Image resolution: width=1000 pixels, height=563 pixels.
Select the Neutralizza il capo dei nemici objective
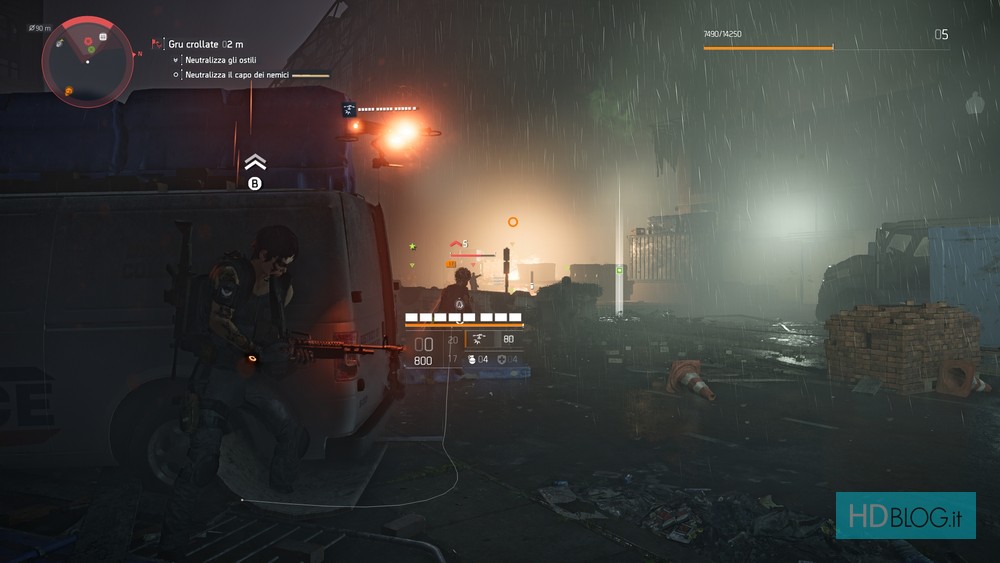point(236,75)
